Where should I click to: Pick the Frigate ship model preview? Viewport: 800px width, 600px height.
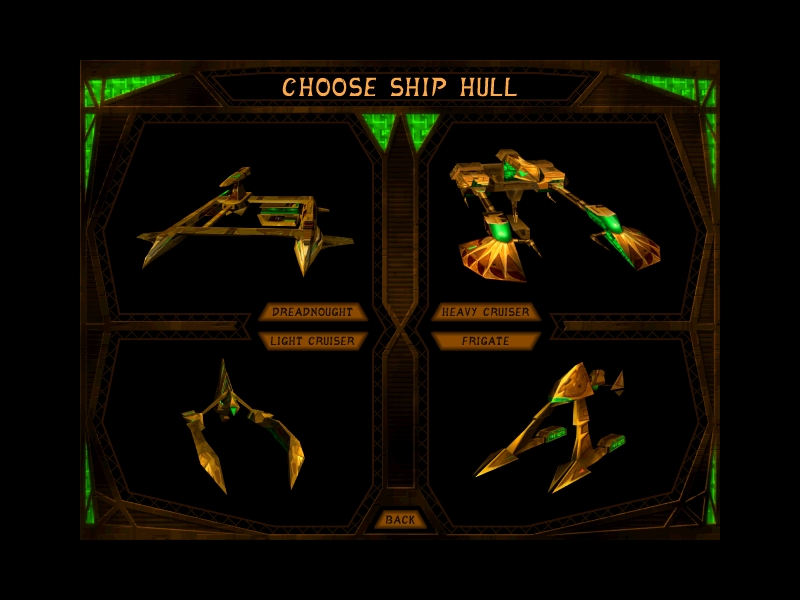click(553, 425)
